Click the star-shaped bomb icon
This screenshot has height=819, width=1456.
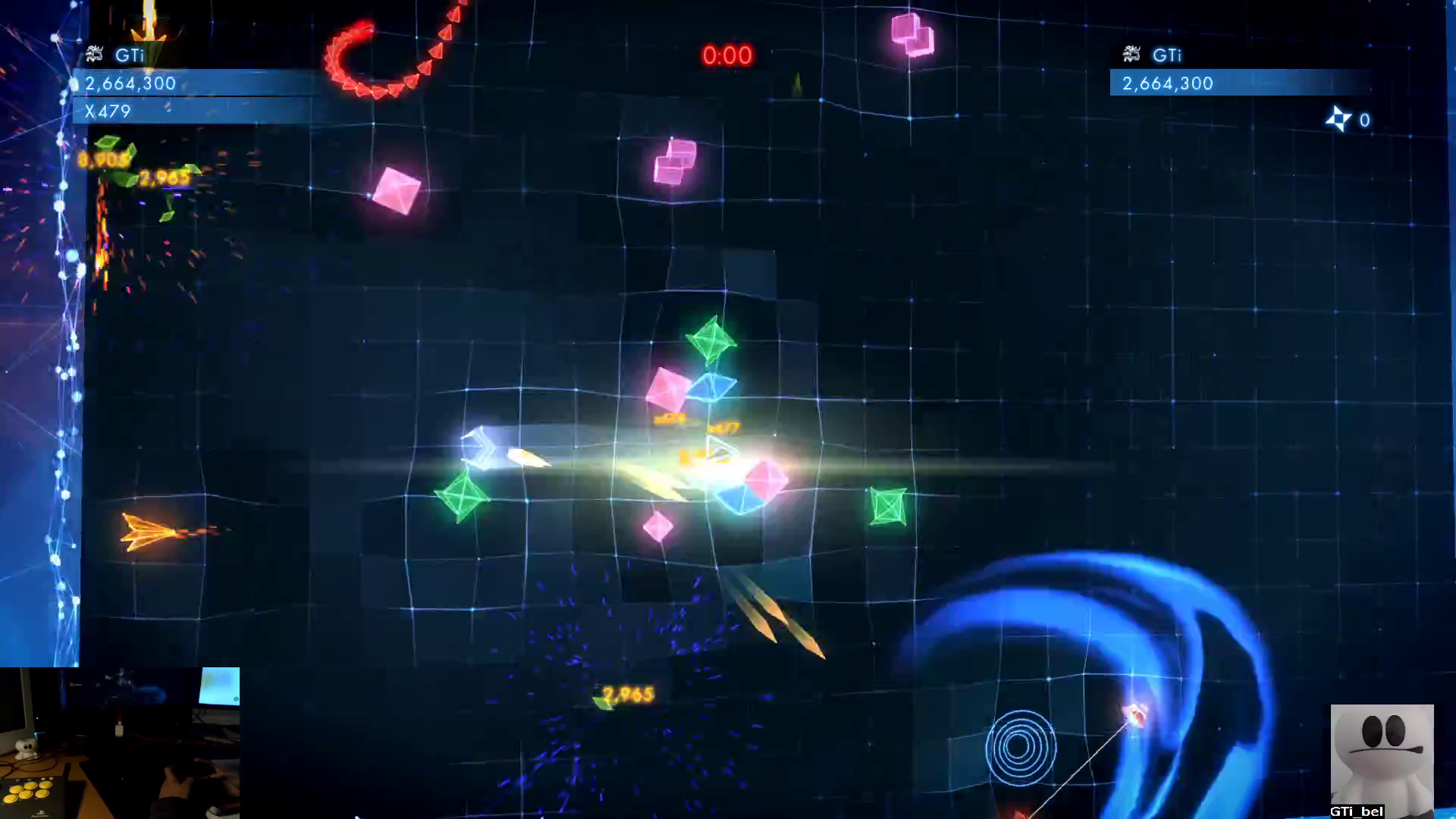[x=1338, y=119]
